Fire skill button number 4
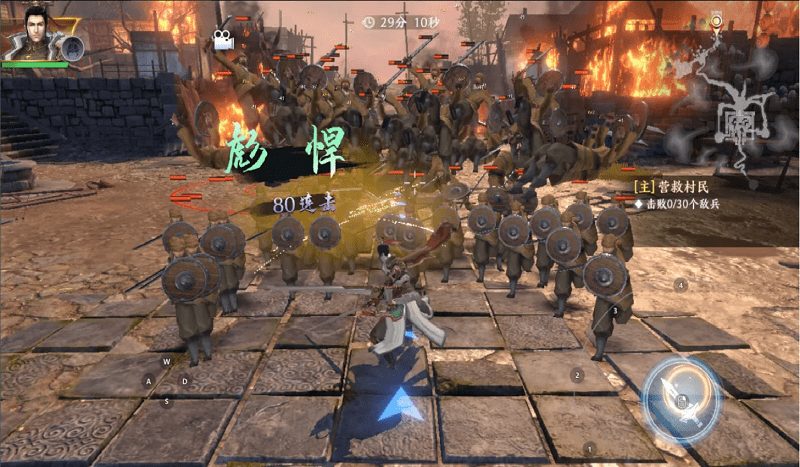This screenshot has width=800, height=467. (682, 285)
